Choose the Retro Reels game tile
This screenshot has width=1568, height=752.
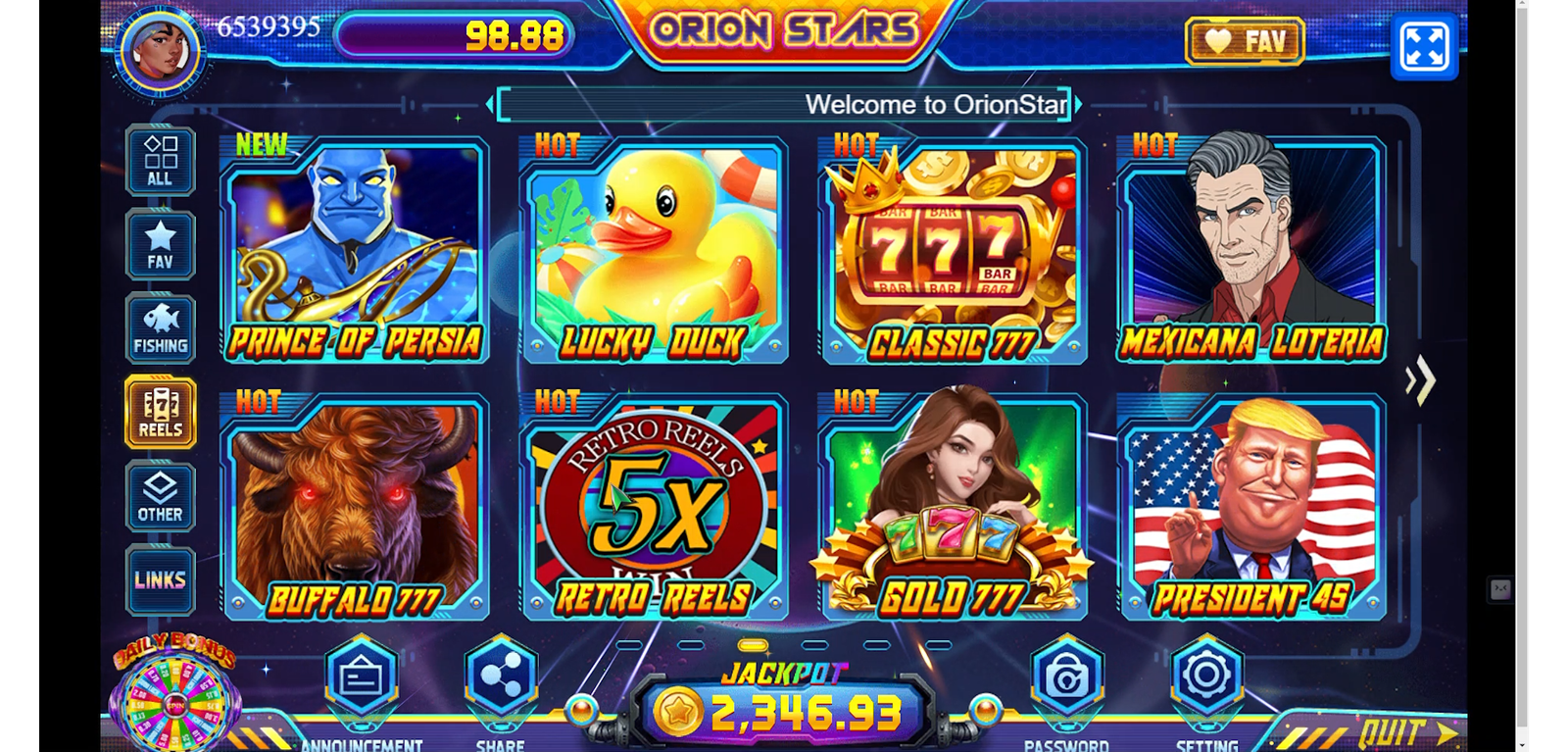pos(654,507)
